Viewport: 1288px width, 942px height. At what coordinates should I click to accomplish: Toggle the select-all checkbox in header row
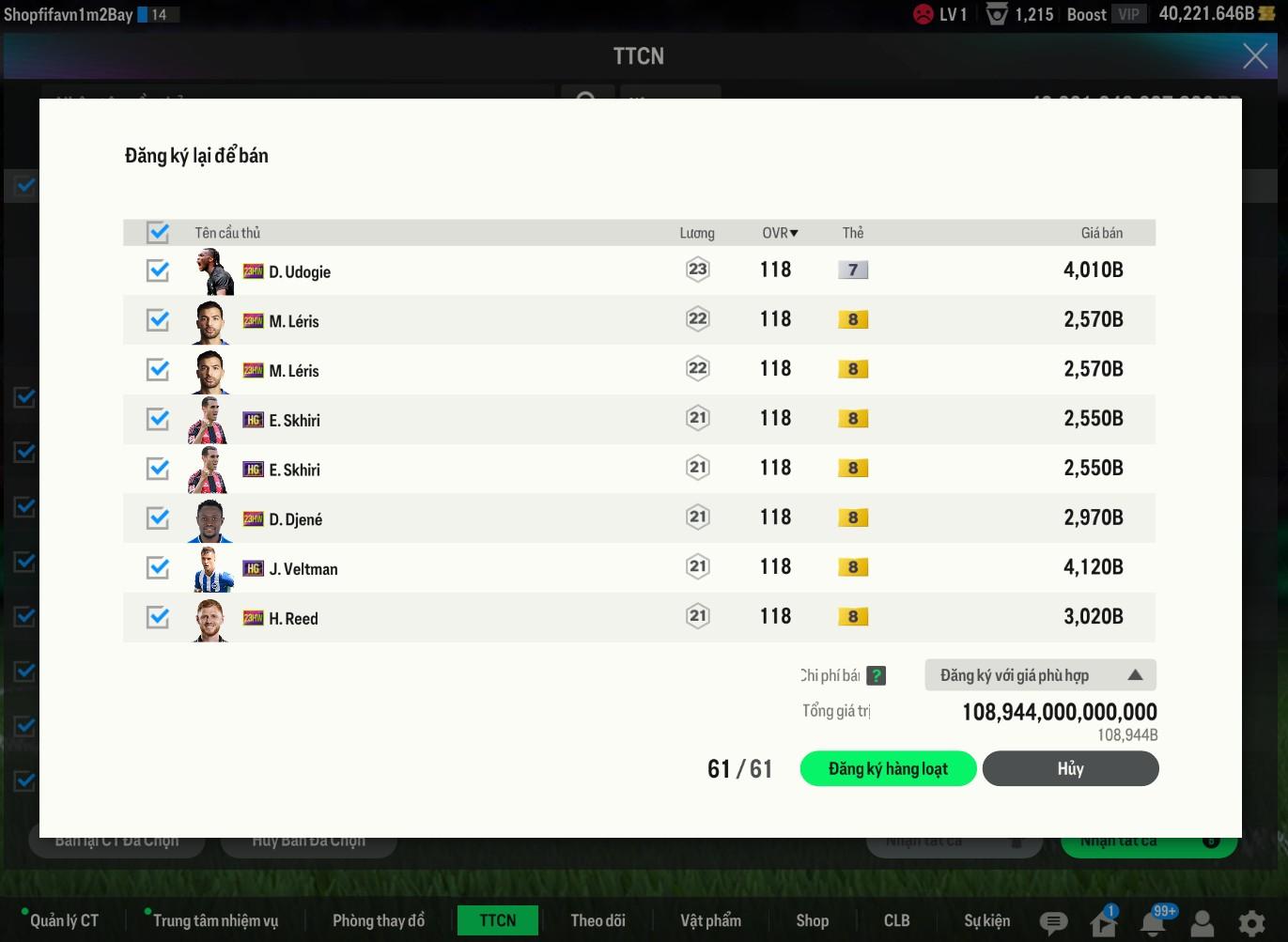158,232
